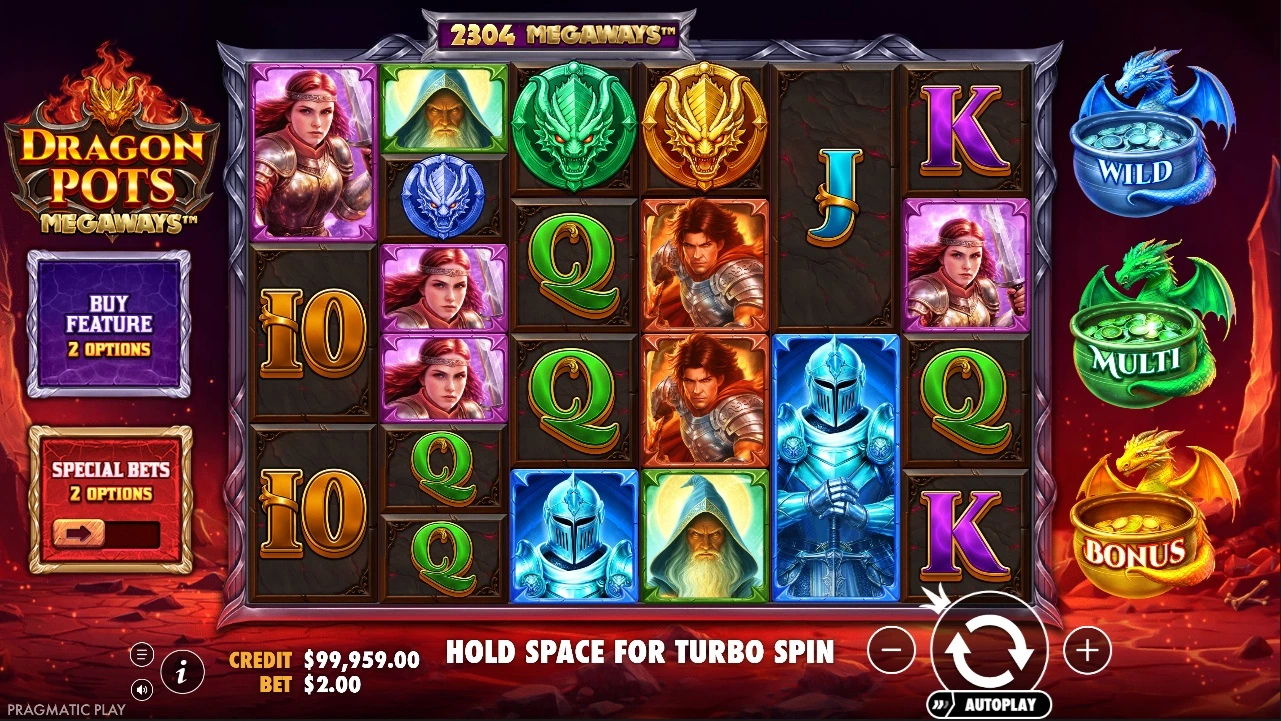Open the game info with the i button
This screenshot has height=721, width=1281.
point(181,673)
